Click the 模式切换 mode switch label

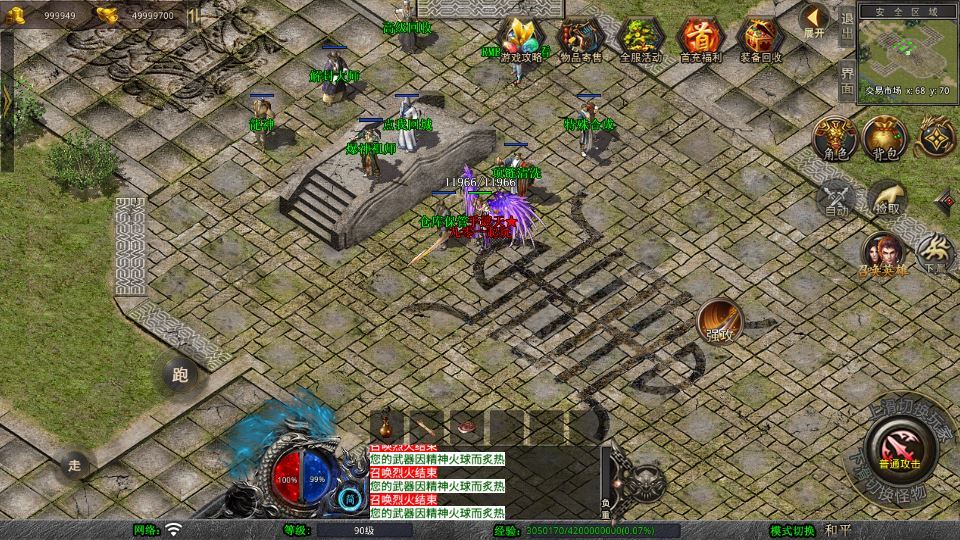792,530
